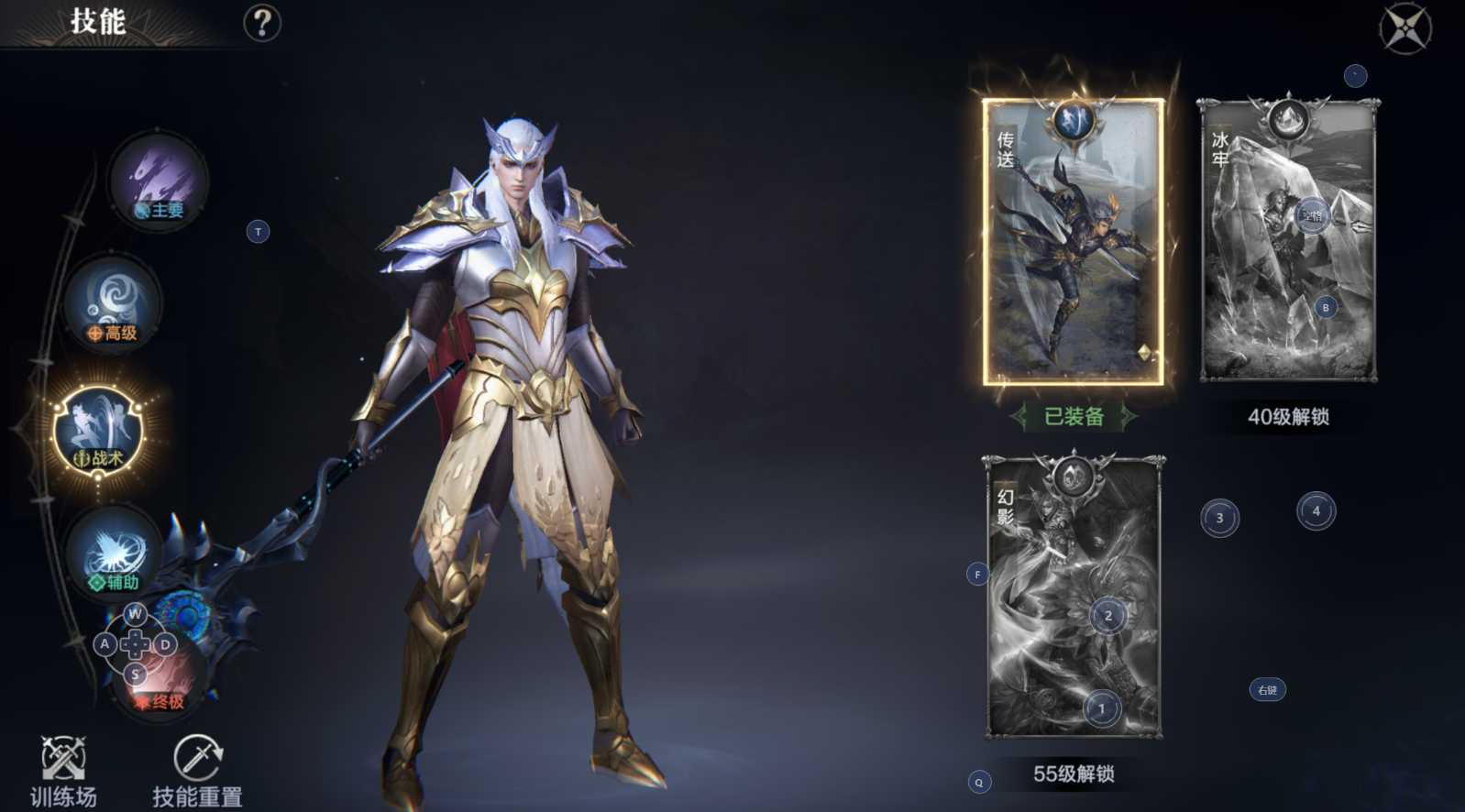Click the T keybind badge near the character
Screen dimensions: 1465x812
tap(257, 231)
